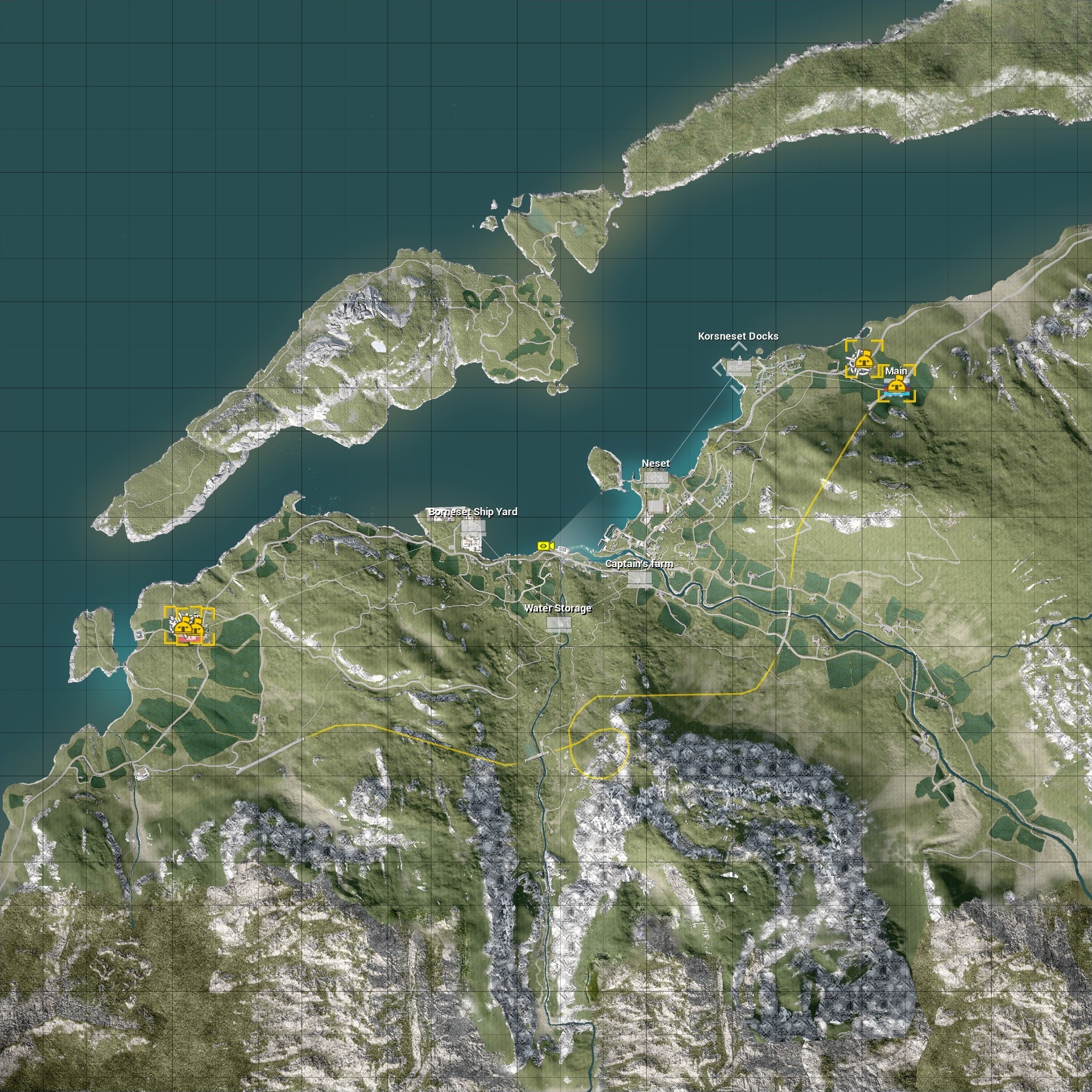Click the yellow spectator camera icon
This screenshot has height=1092, width=1092.
pos(545,546)
